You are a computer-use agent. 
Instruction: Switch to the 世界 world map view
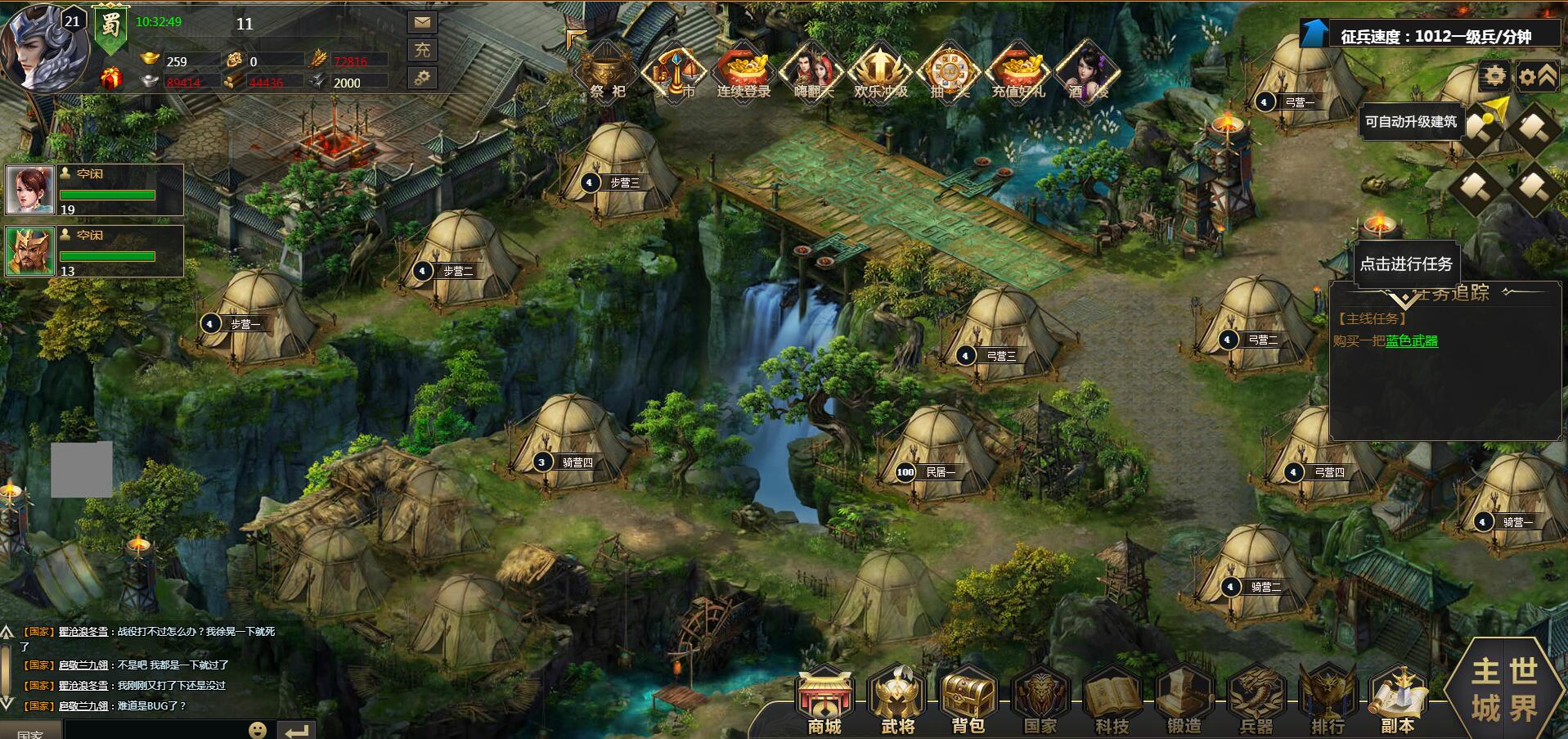1522,689
